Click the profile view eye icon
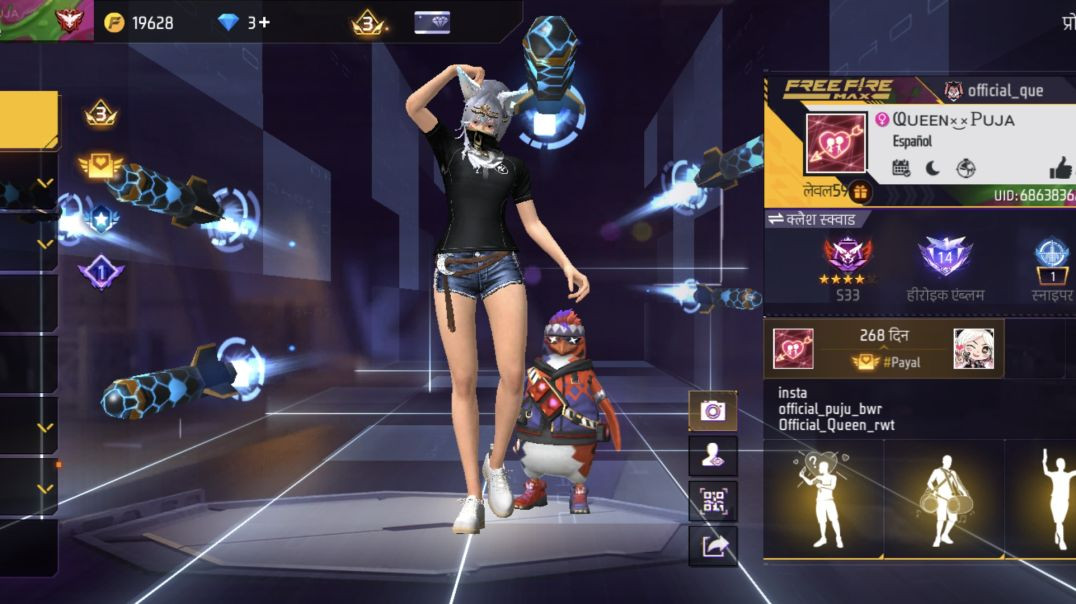Screen dimensions: 1076x604 712,456
